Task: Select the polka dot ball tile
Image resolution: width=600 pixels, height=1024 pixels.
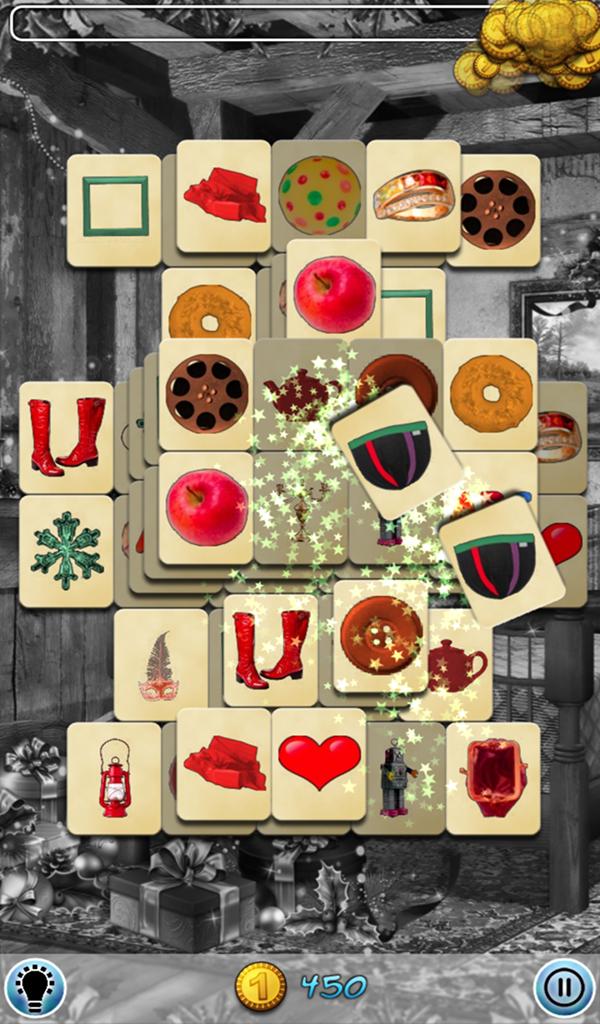Action: pos(319,195)
